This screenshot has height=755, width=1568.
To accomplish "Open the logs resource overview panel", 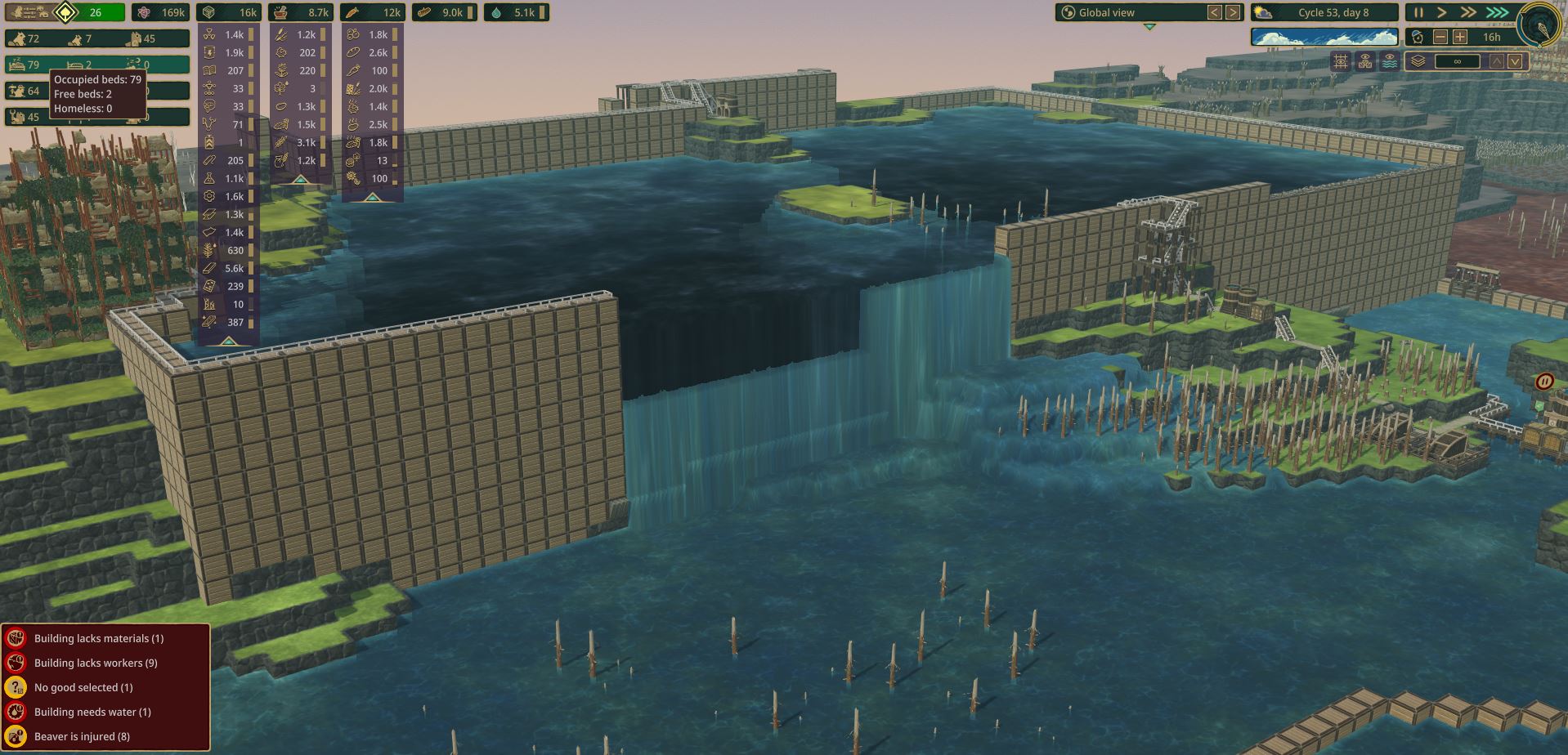I will 208,12.
